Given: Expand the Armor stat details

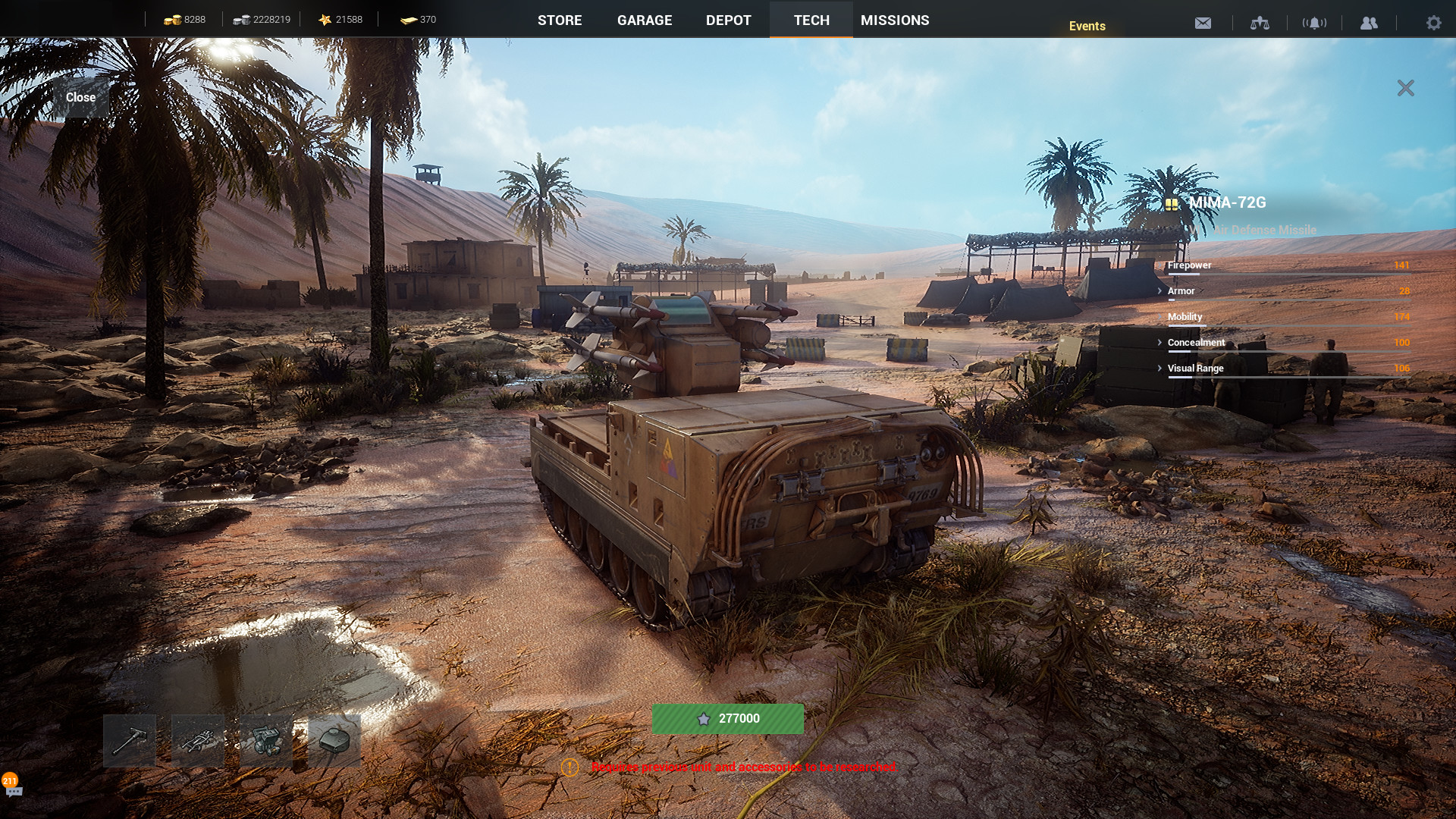Looking at the screenshot, I should [x=1160, y=291].
